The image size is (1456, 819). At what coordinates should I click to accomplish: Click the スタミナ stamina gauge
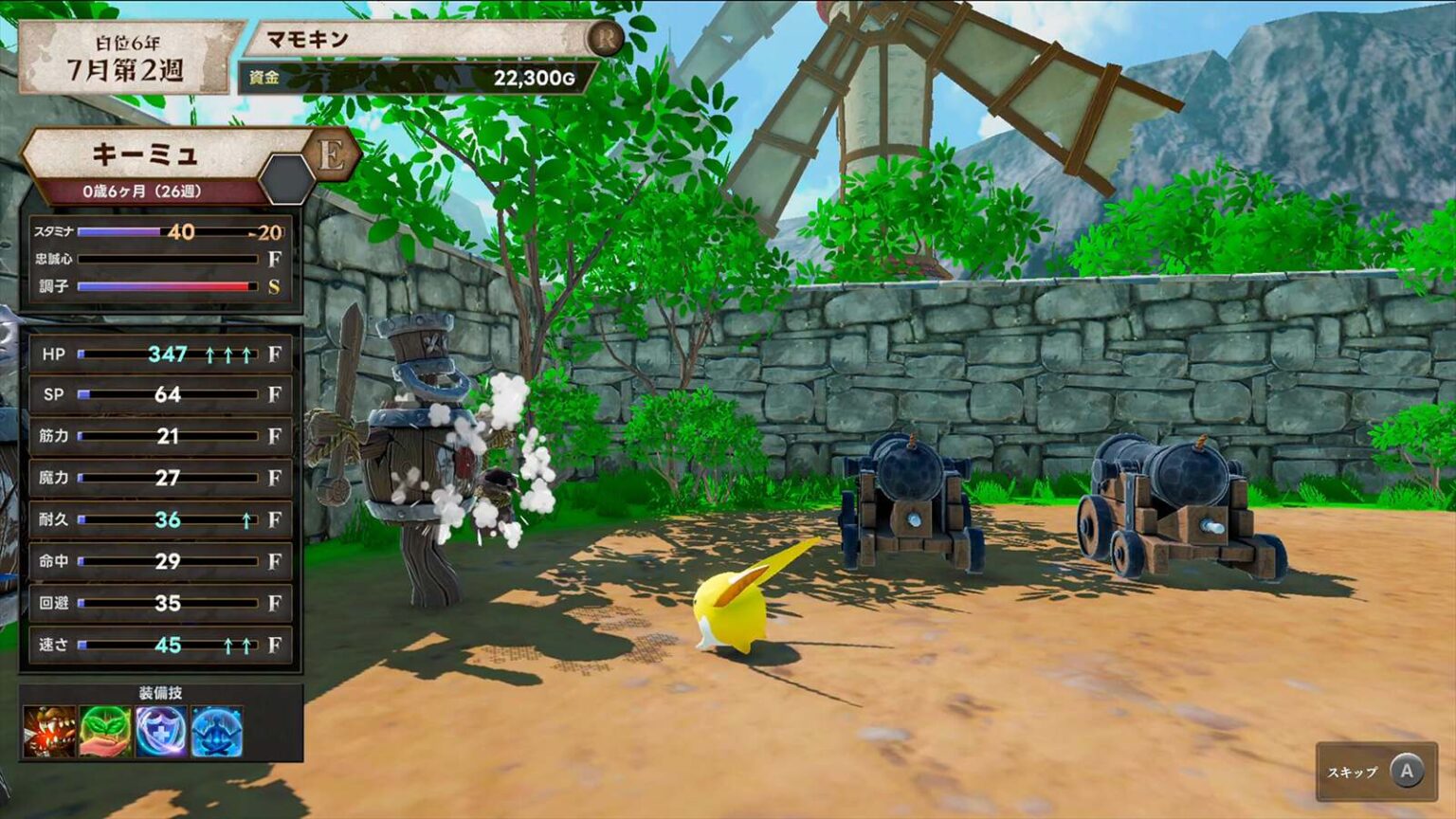152,230
